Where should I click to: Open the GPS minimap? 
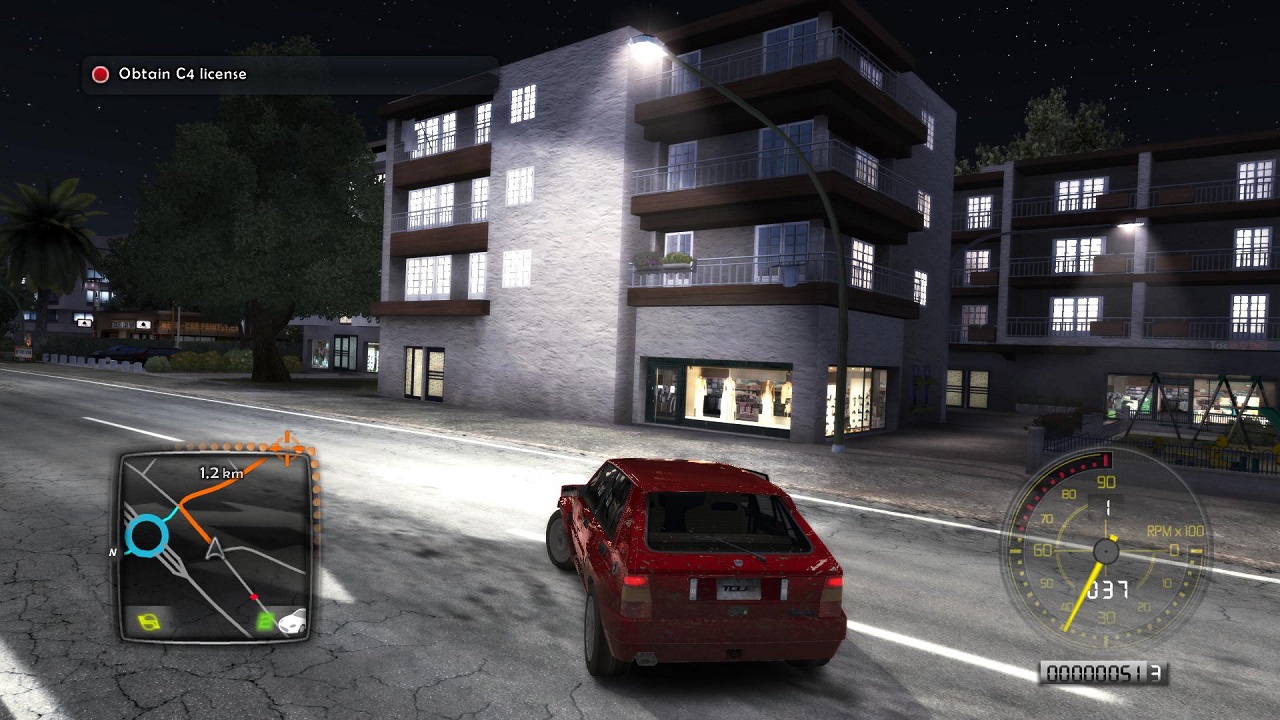click(214, 545)
